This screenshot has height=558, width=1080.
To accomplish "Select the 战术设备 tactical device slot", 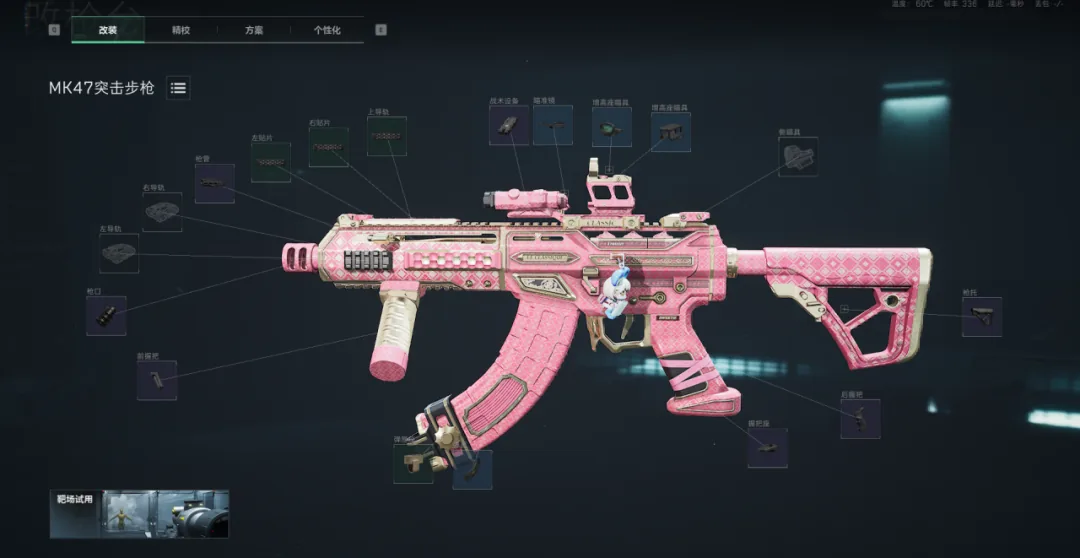I will click(x=509, y=125).
